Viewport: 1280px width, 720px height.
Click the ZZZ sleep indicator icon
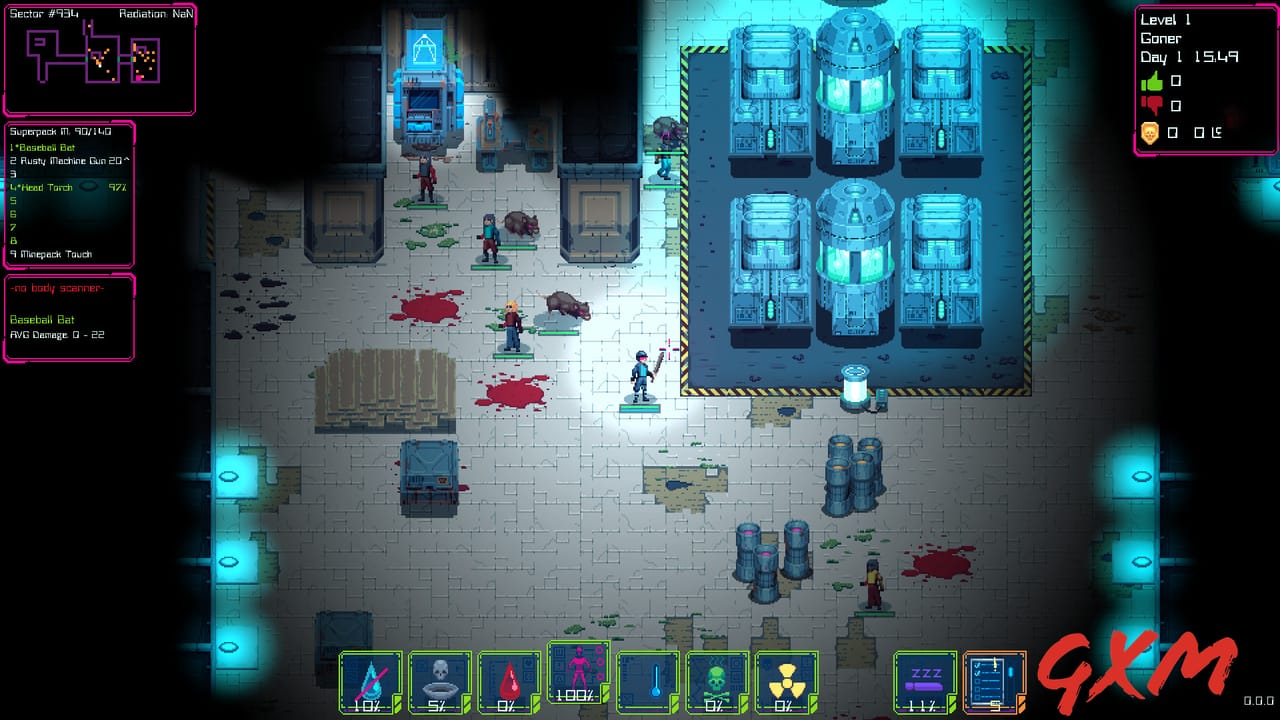pos(925,678)
